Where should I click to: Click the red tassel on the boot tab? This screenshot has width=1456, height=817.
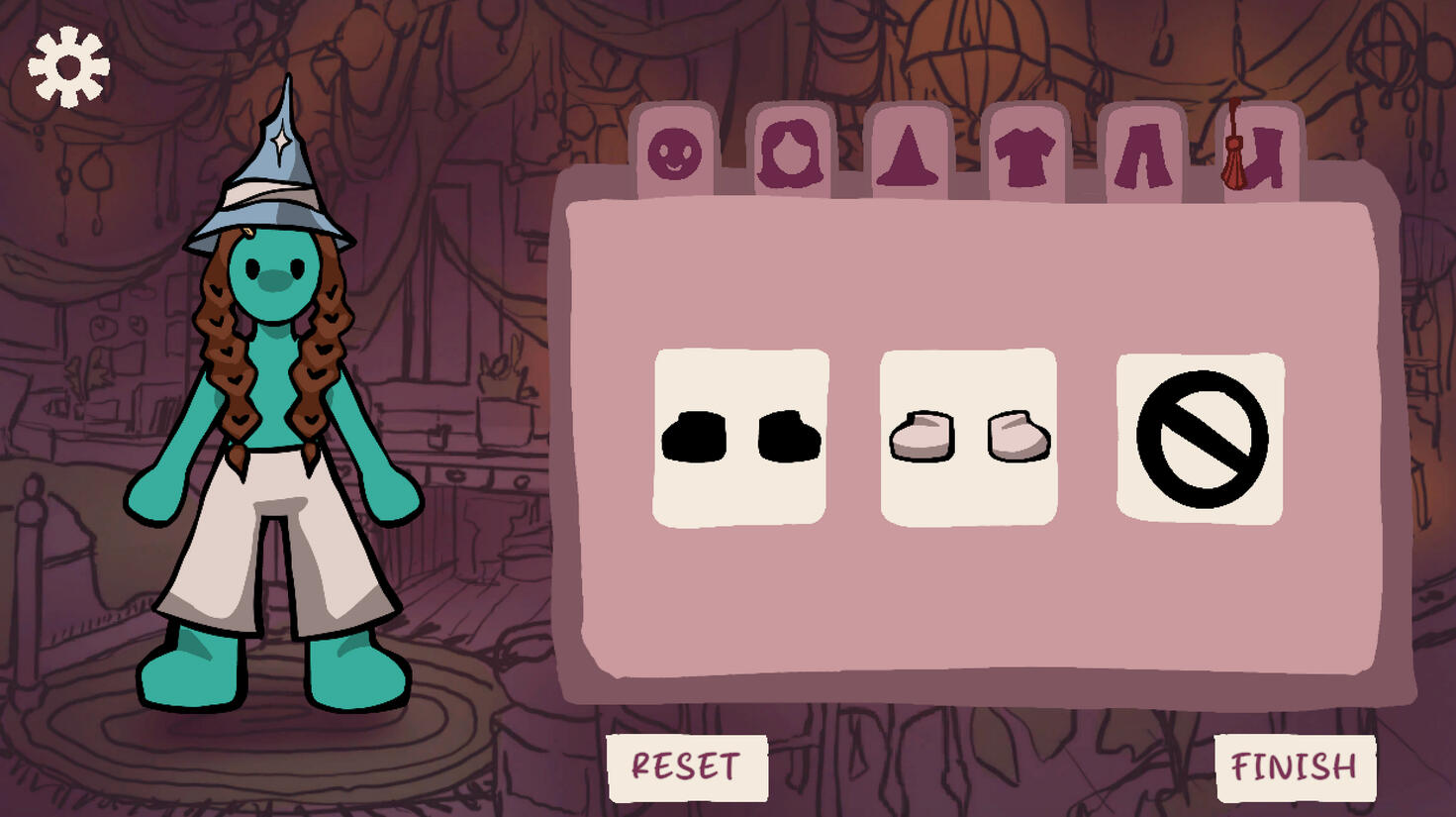click(1235, 147)
